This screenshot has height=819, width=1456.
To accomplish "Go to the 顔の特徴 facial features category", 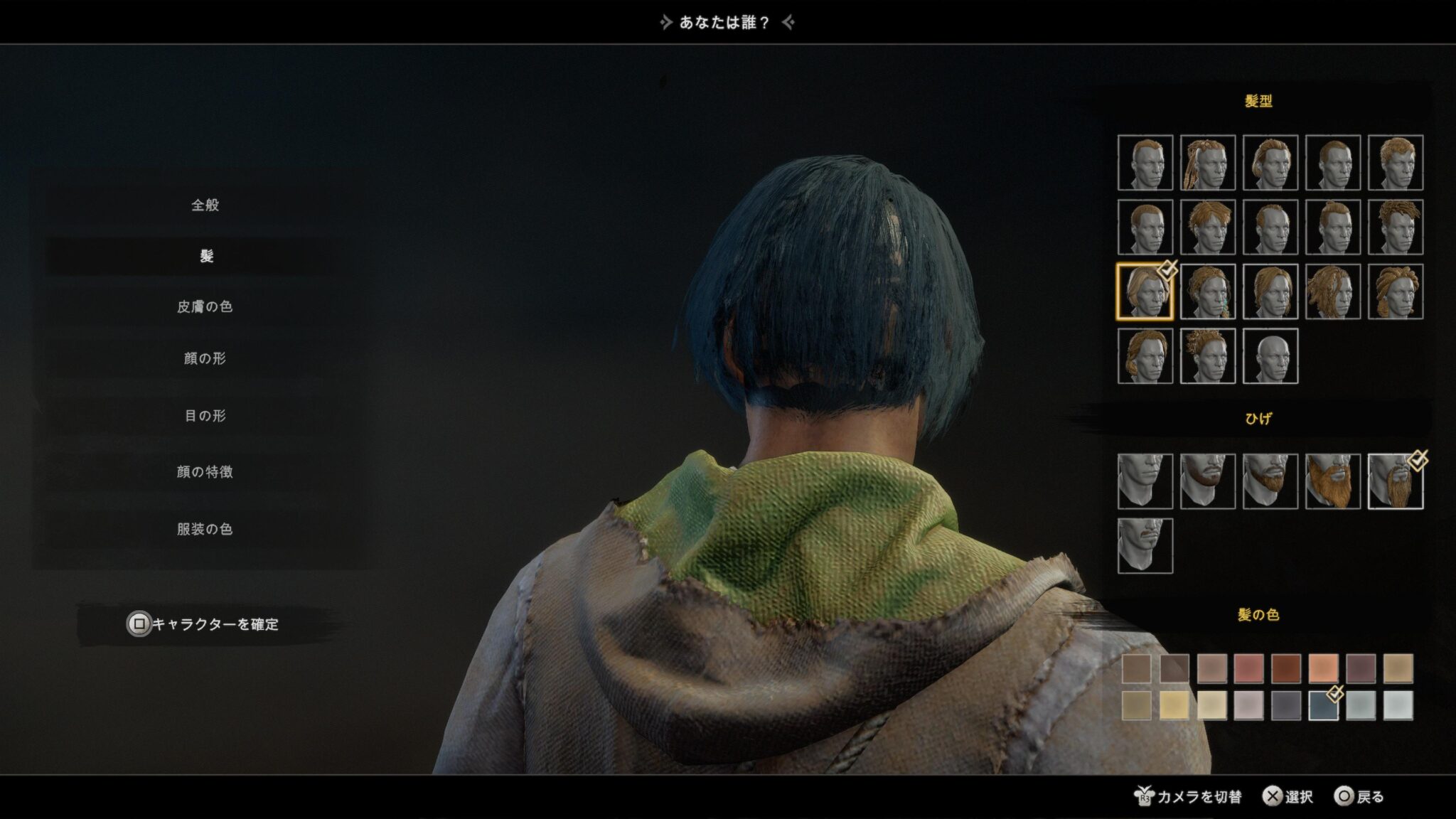I will (205, 472).
